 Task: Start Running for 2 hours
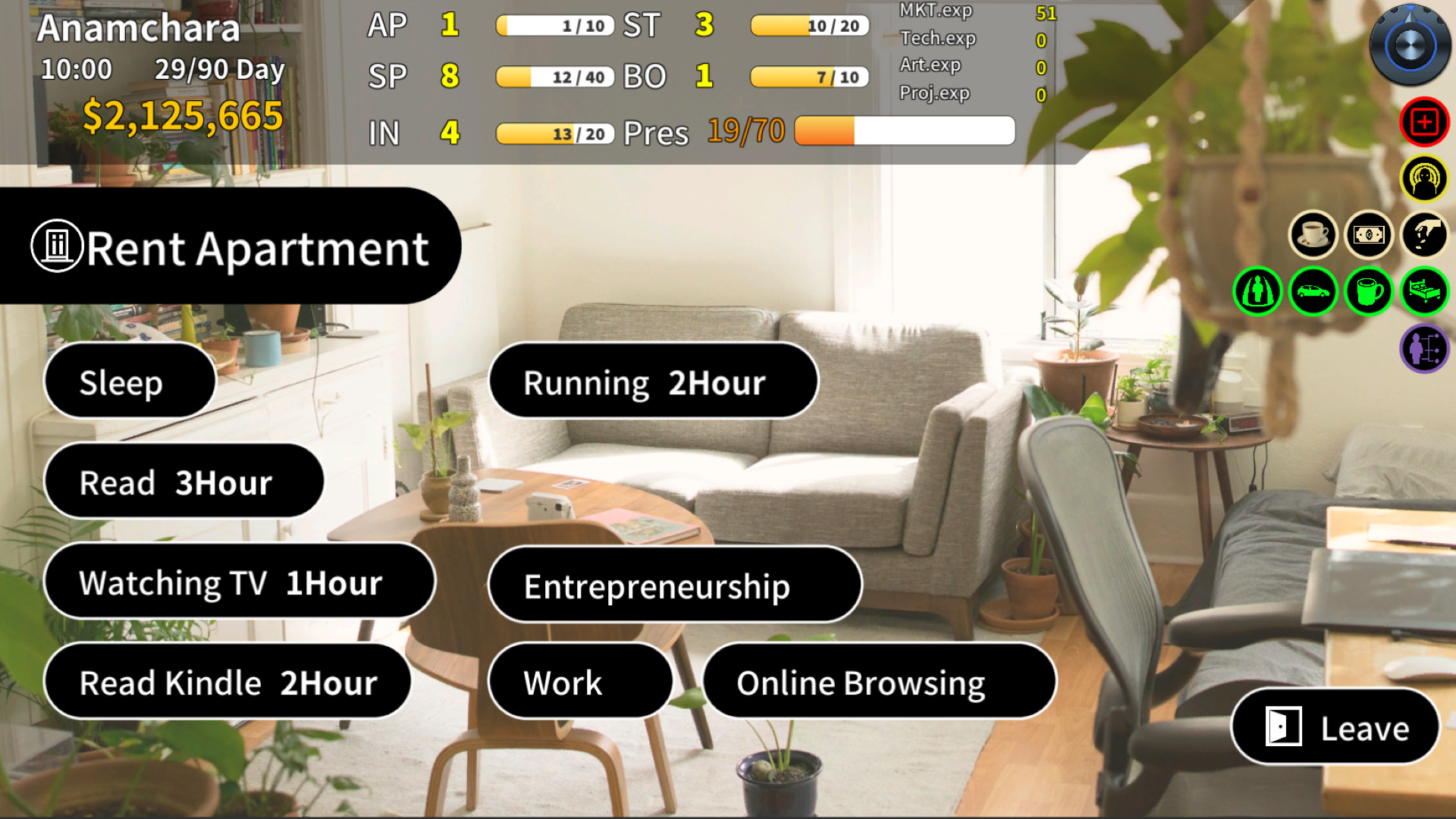(652, 382)
